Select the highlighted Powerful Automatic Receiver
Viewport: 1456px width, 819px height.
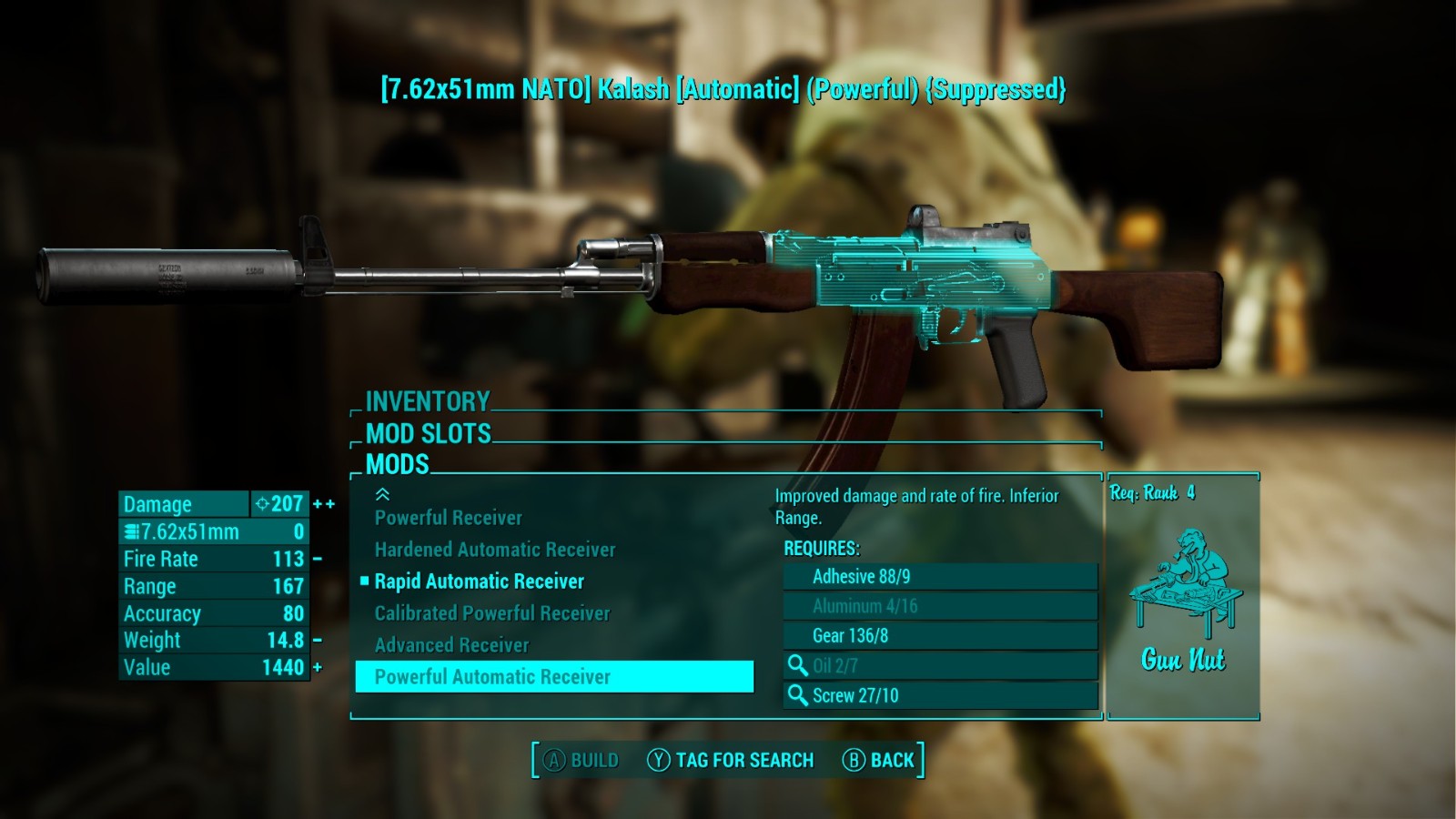(x=553, y=677)
